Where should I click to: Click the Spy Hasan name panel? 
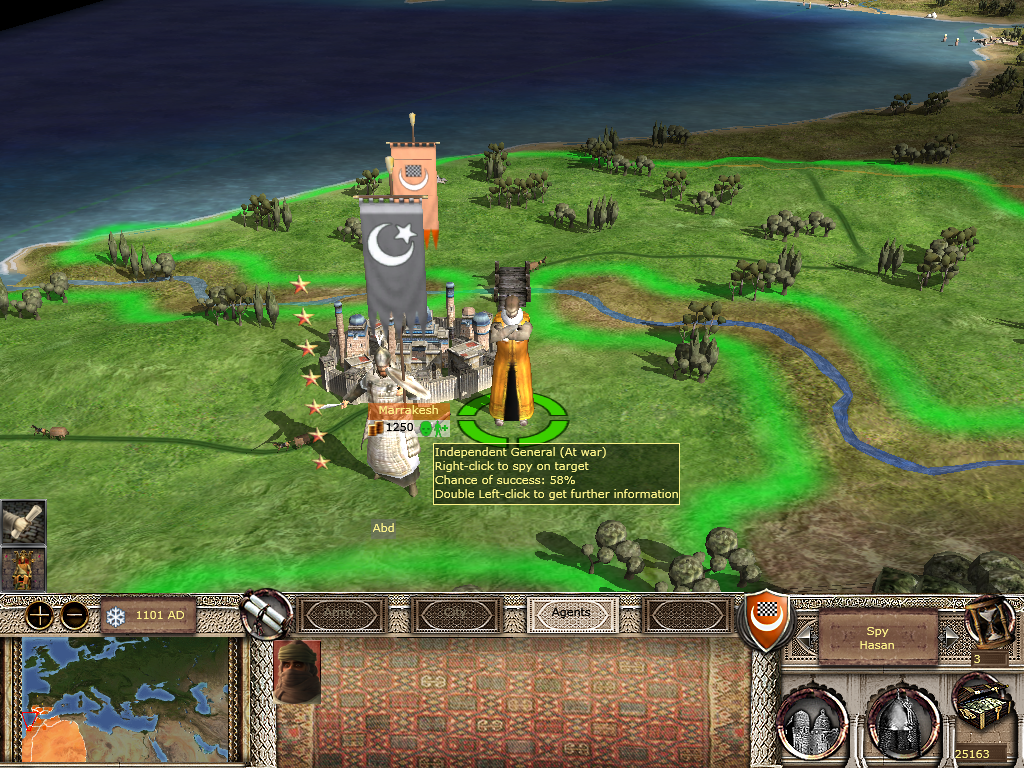pos(877,638)
